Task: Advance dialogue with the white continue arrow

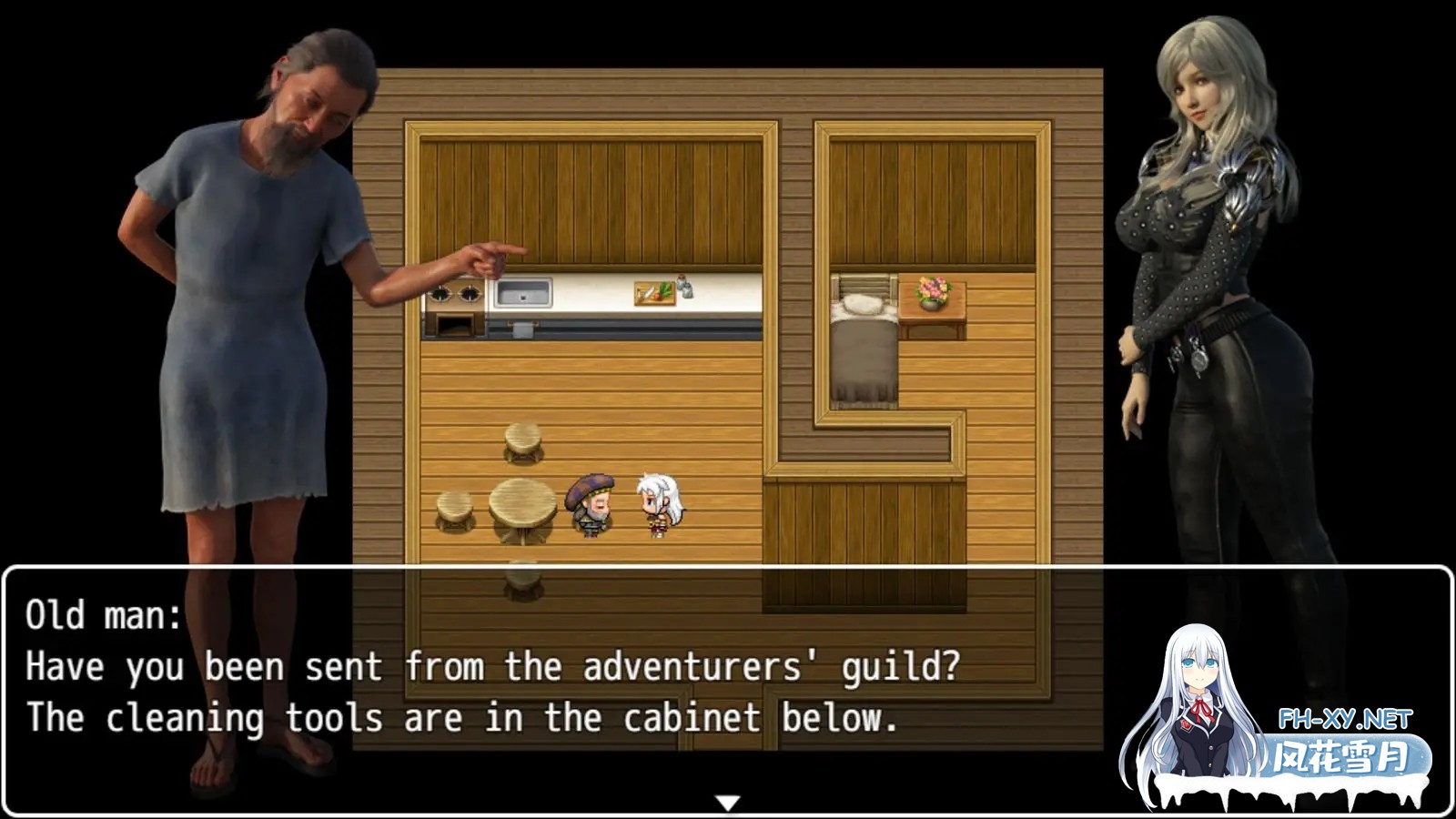Action: point(727,803)
